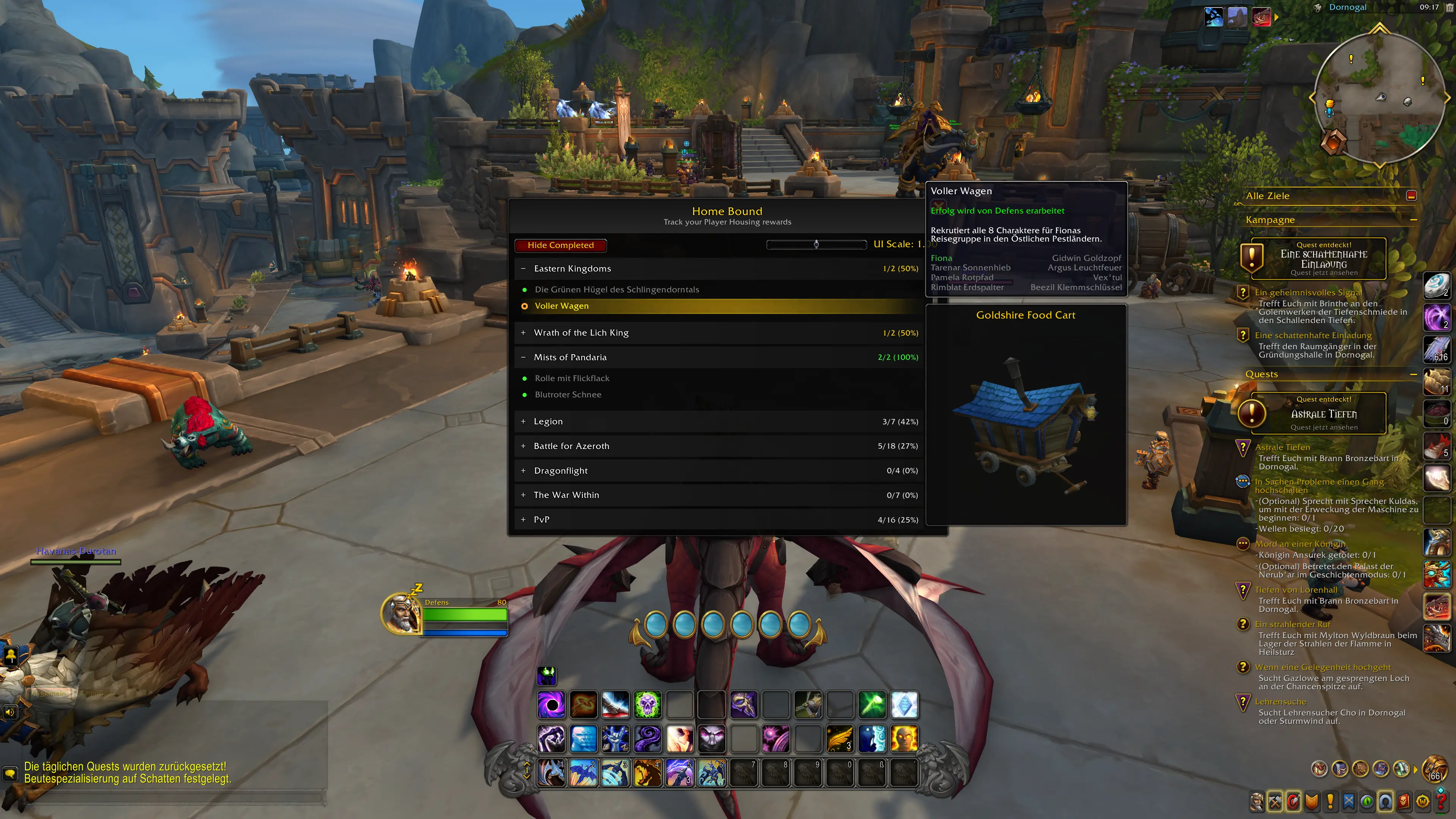This screenshot has height=819, width=1456.
Task: Select the Rolle mit Flickflack entry
Action: click(x=572, y=378)
